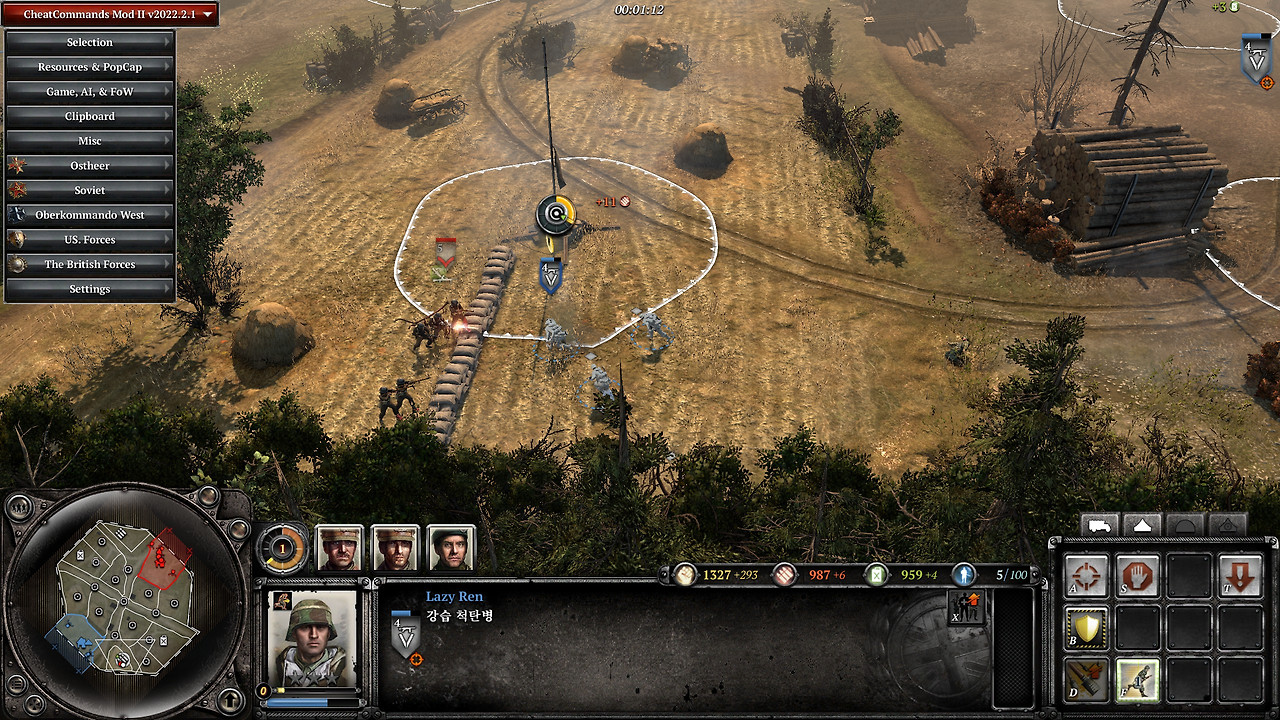This screenshot has width=1280, height=720.
Task: Use the stick grenade ability
Action: point(1086,680)
